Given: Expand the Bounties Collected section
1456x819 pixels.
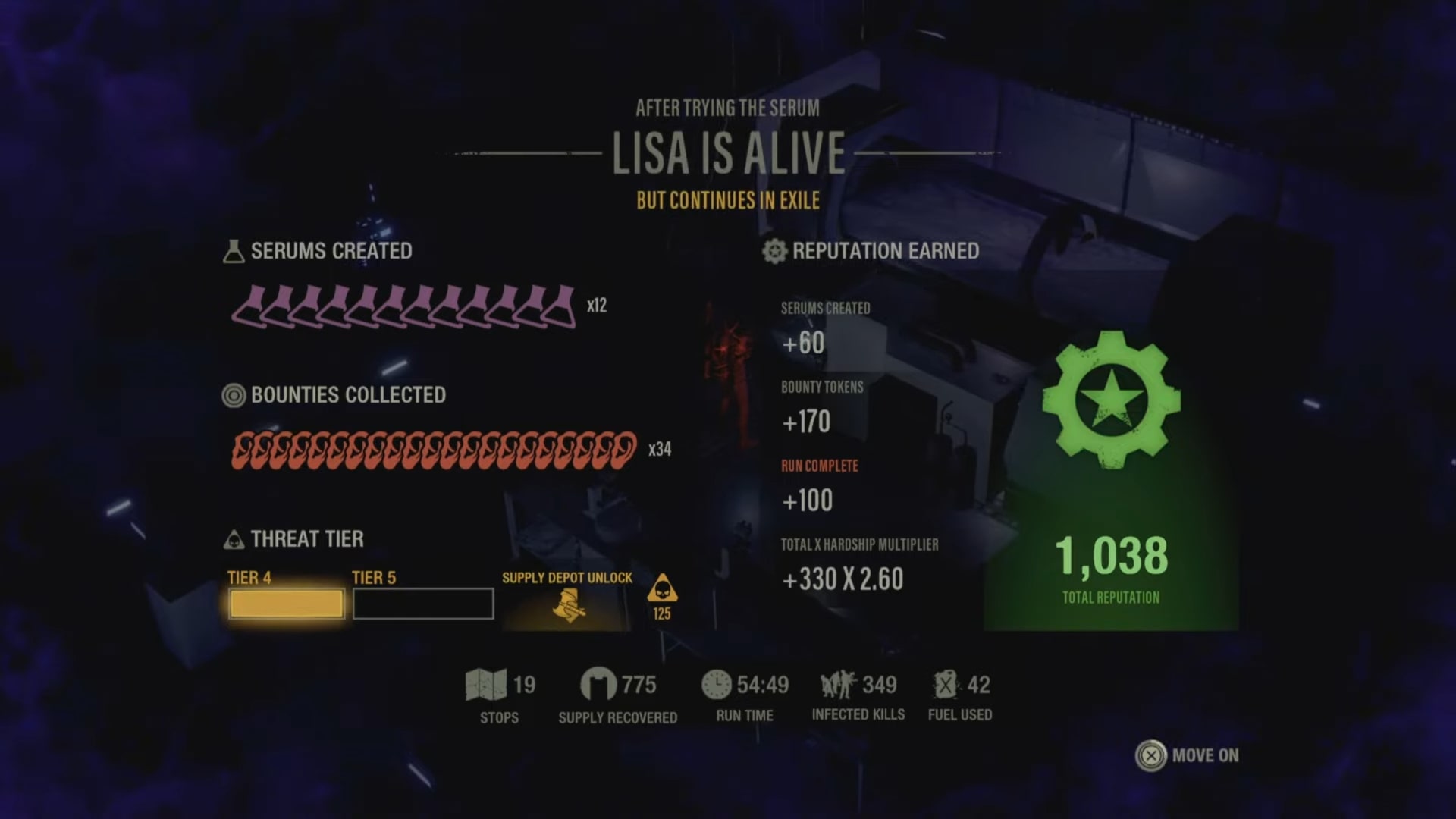Looking at the screenshot, I should 349,395.
